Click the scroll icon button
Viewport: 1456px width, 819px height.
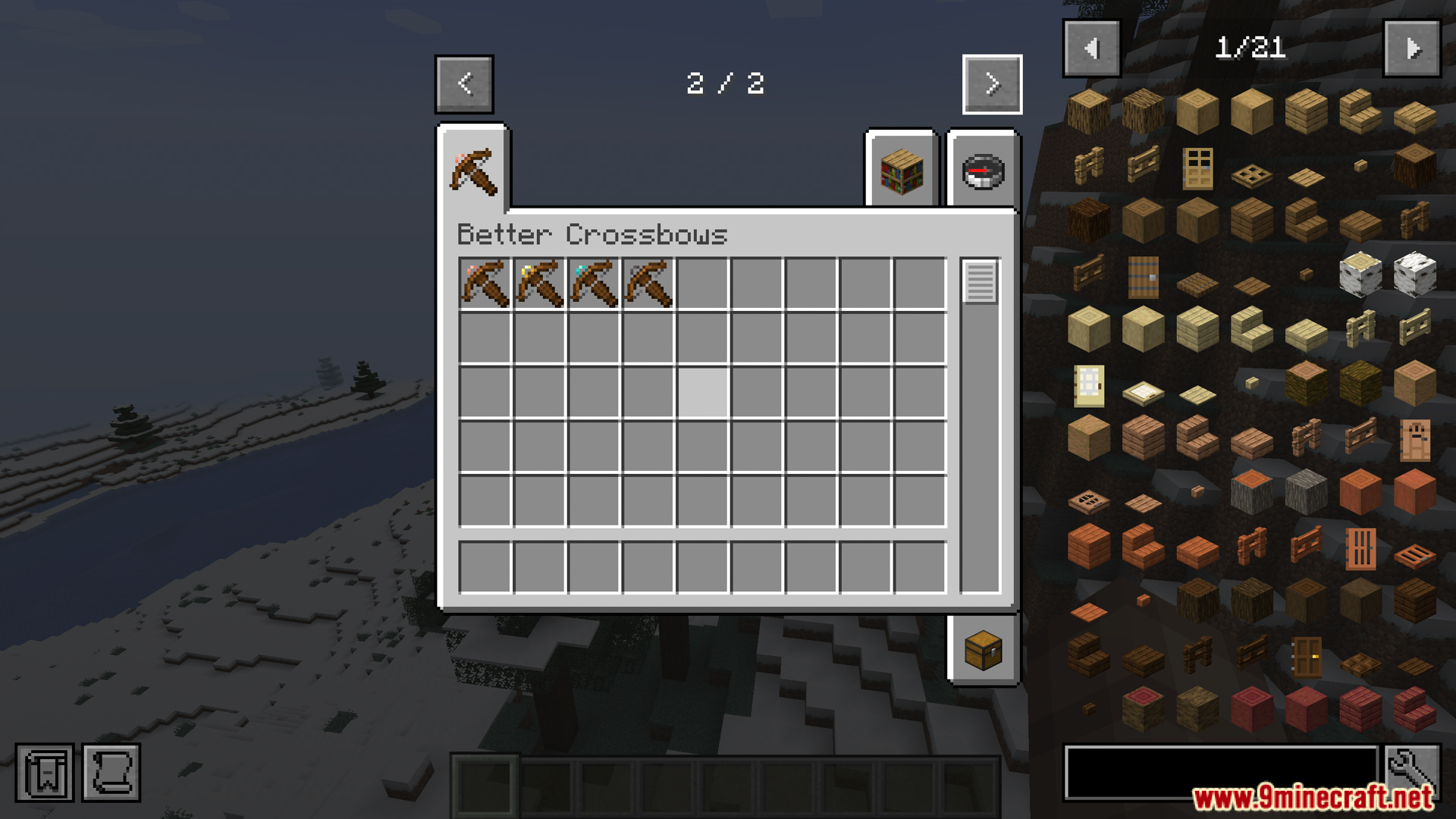[x=111, y=773]
